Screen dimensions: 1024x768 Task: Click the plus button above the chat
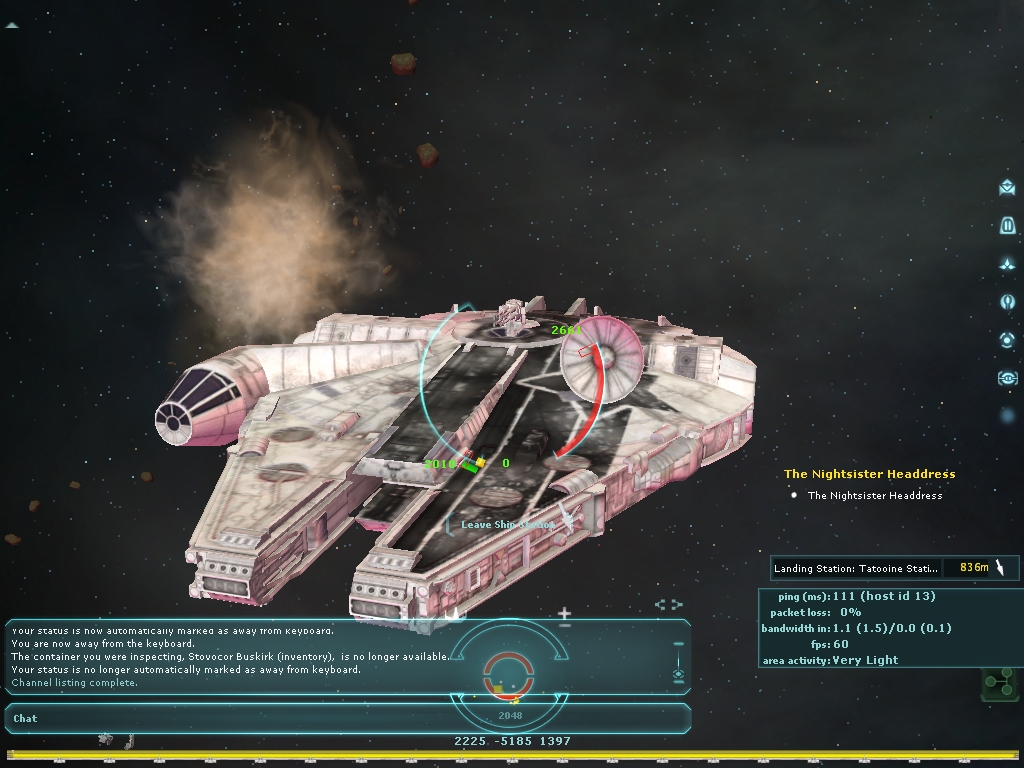pyautogui.click(x=565, y=613)
